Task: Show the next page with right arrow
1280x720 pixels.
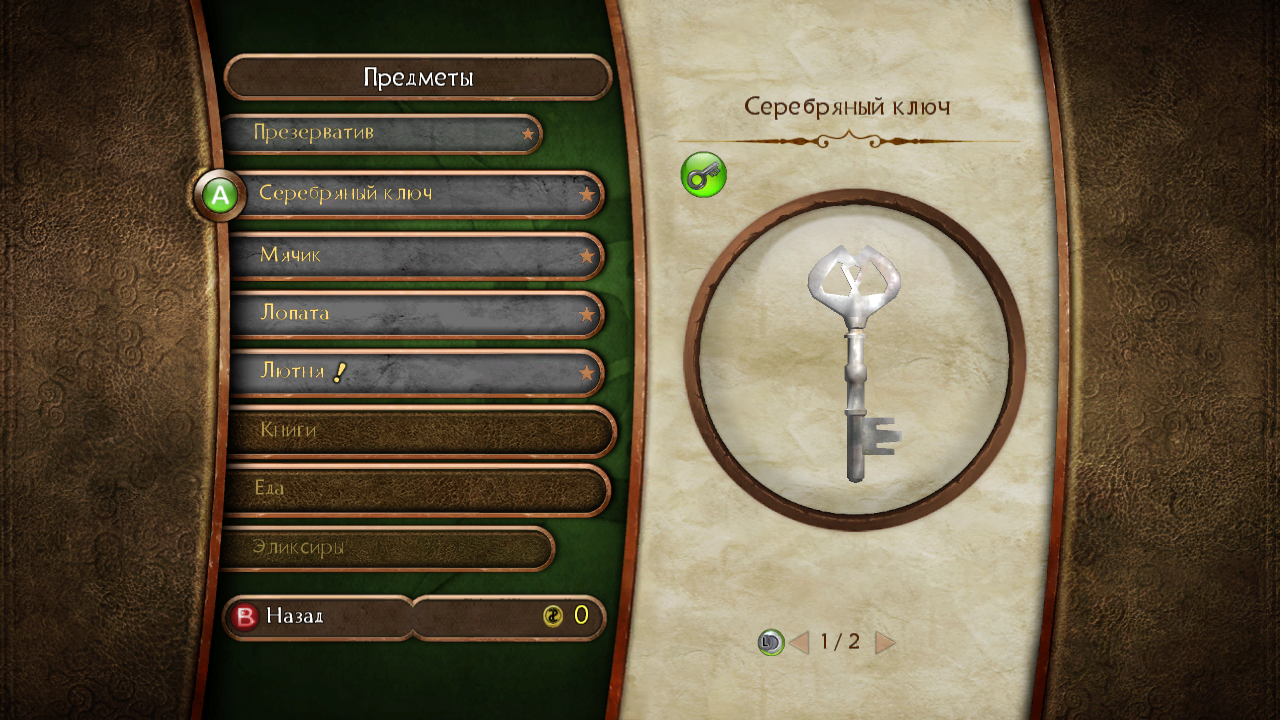Action: pos(885,643)
